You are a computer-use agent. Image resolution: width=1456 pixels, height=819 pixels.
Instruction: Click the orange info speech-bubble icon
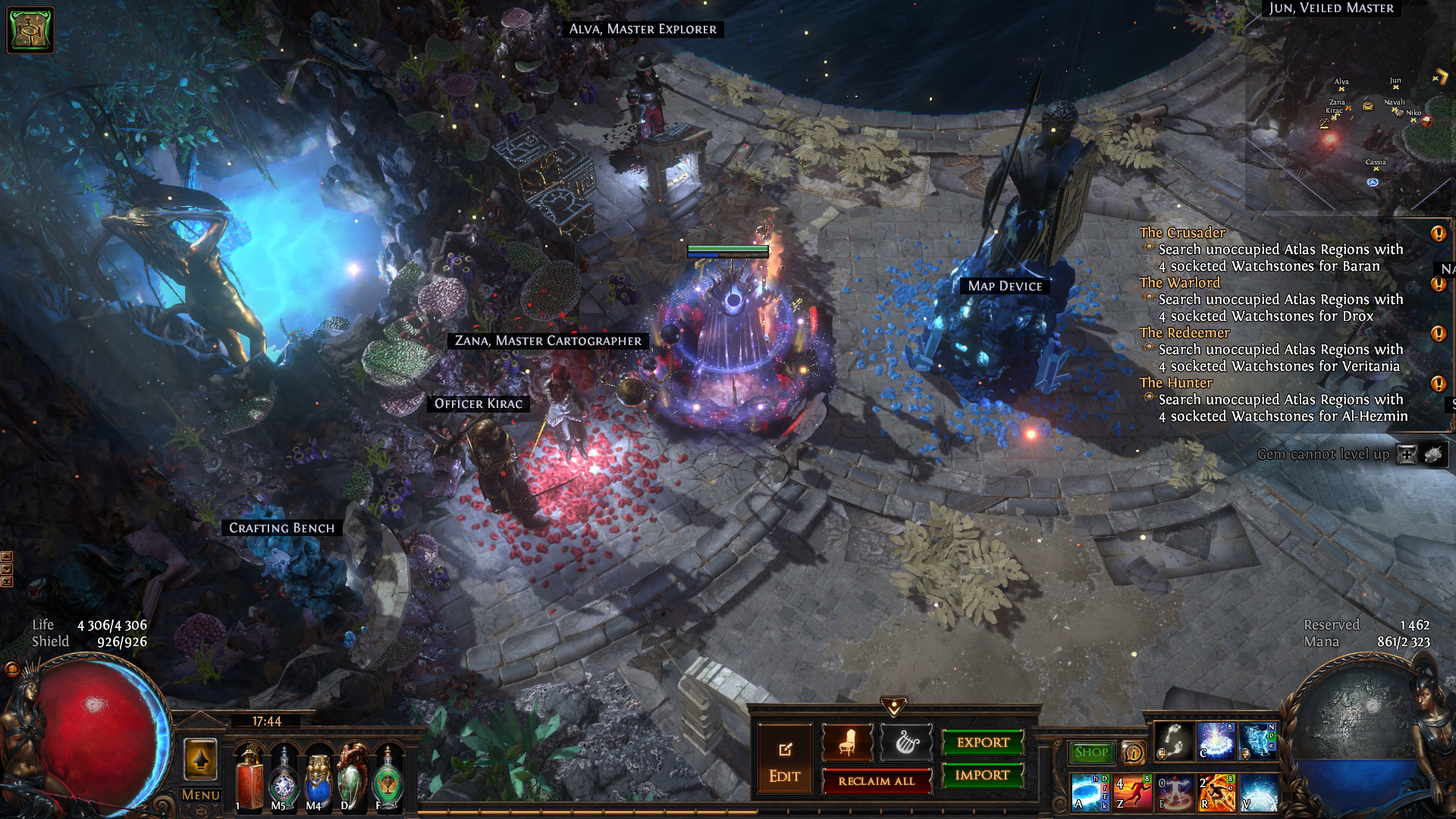click(x=1133, y=752)
